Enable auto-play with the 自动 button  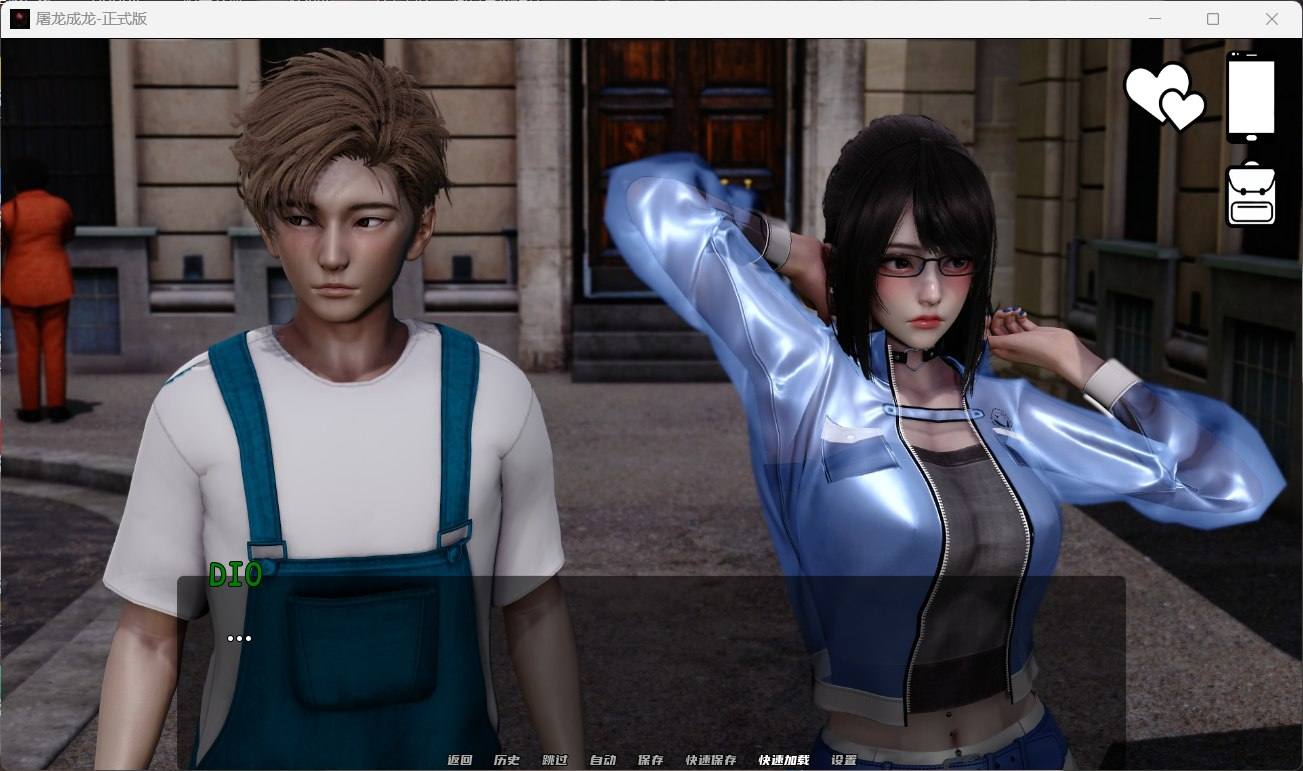pos(604,760)
